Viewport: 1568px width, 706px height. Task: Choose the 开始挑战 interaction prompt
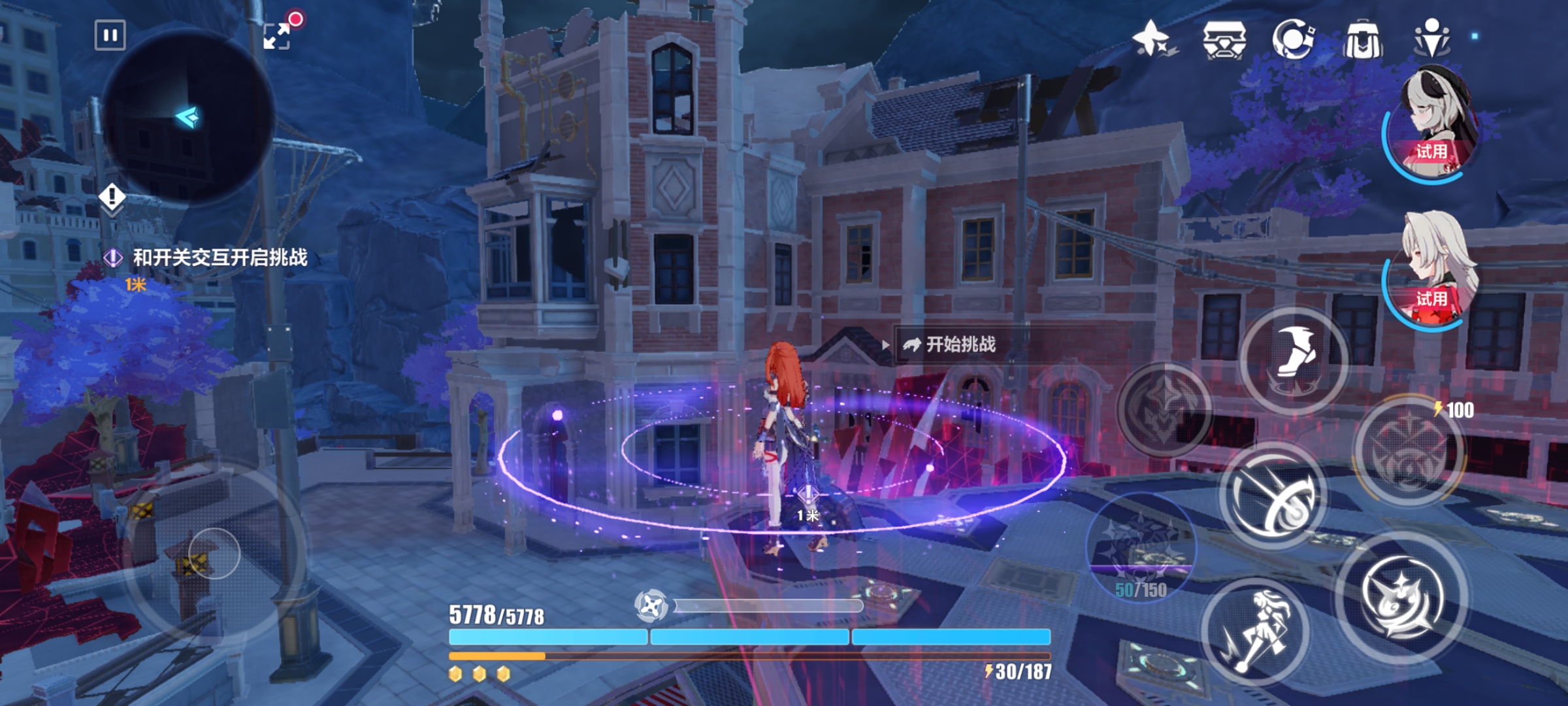click(959, 345)
